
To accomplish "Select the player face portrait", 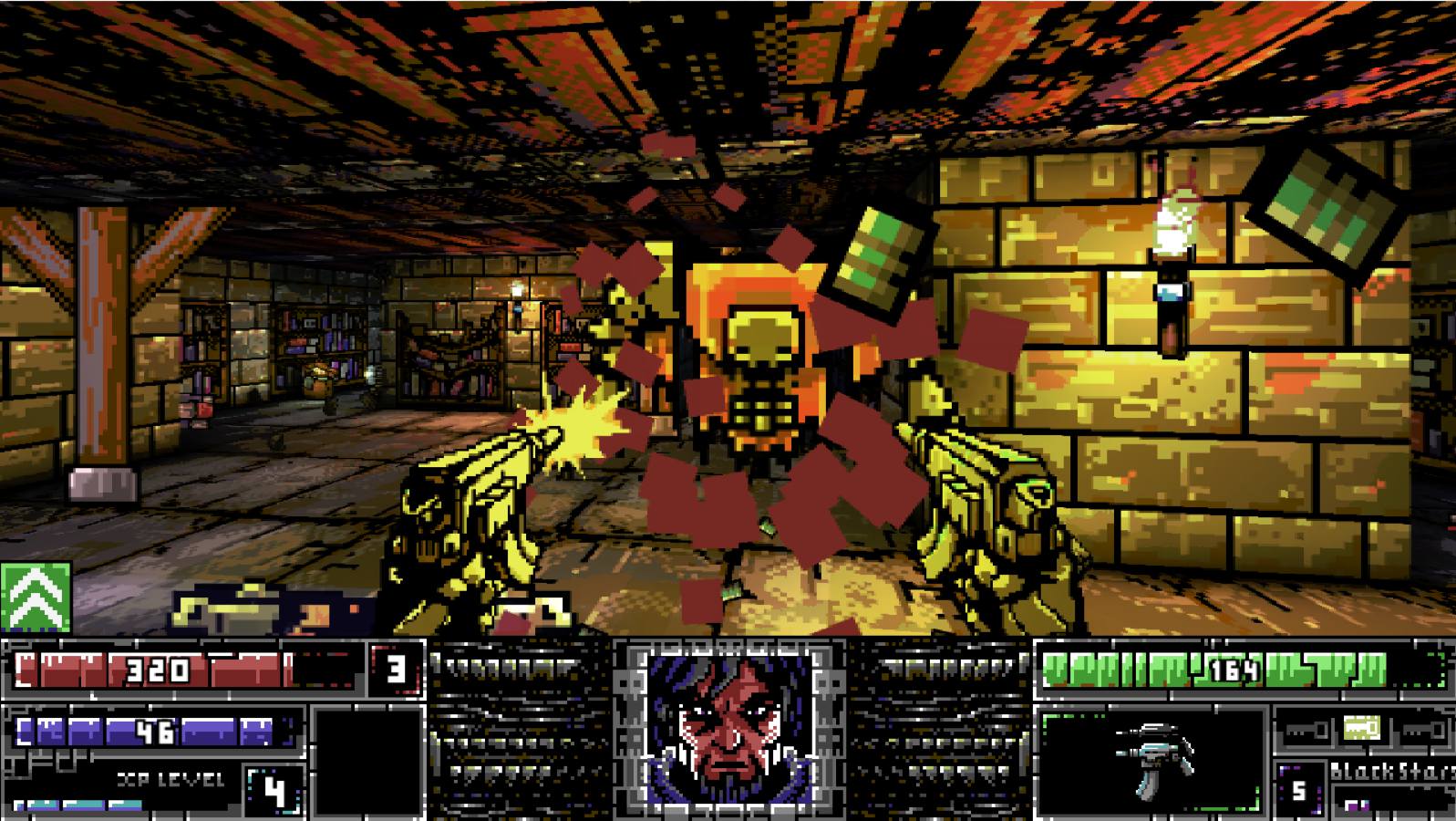I will (x=728, y=728).
